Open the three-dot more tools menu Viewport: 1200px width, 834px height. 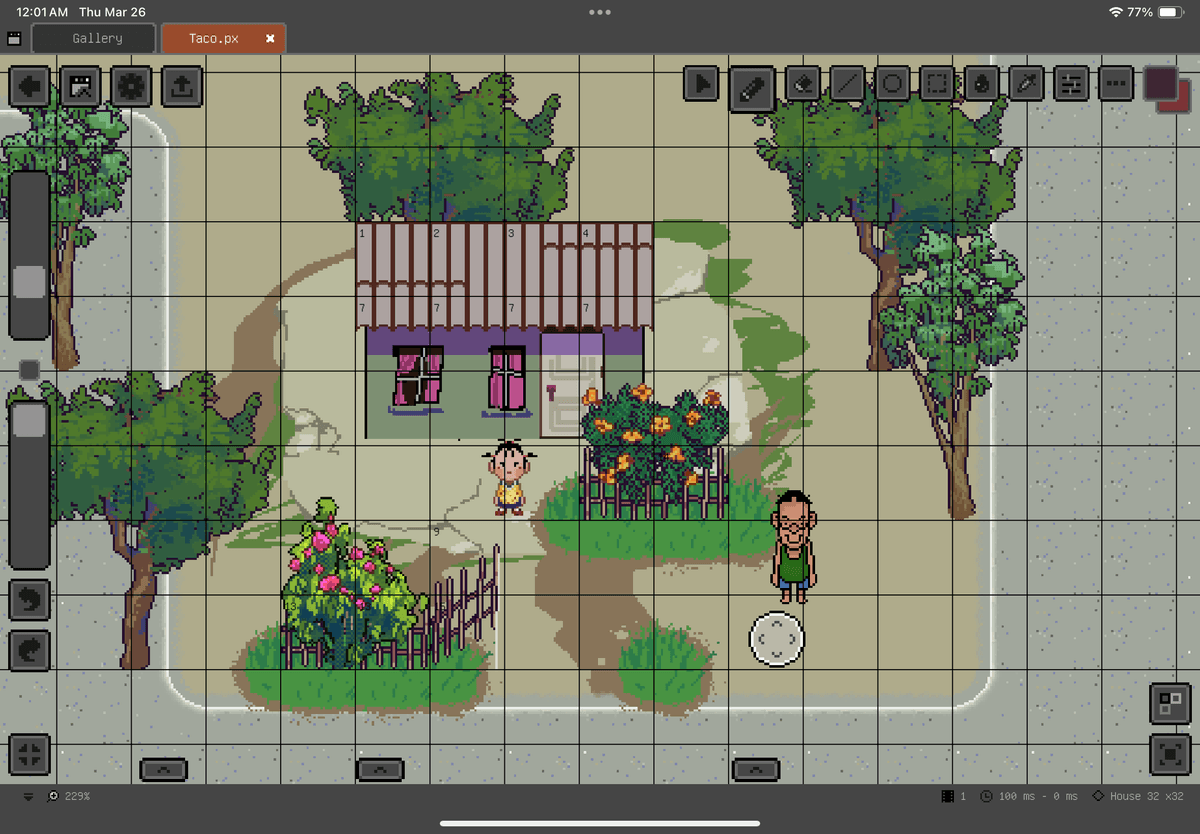coord(1115,85)
